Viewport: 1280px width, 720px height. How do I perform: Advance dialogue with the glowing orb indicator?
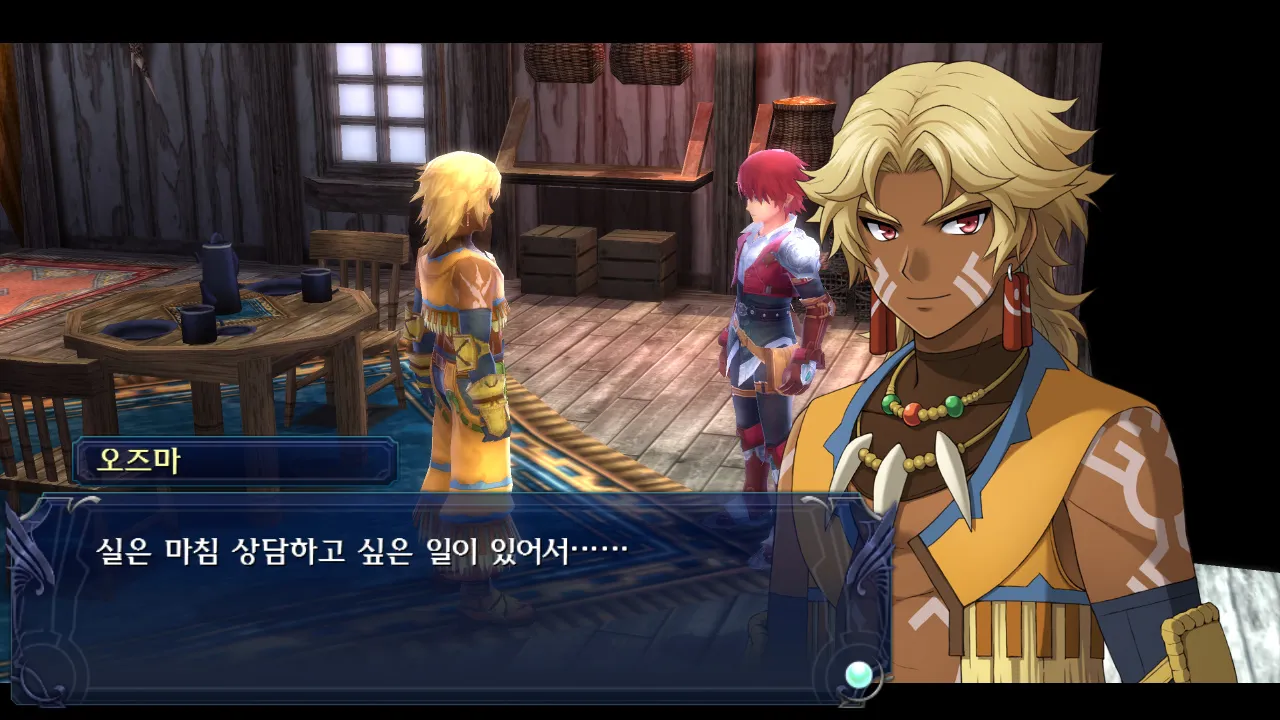858,675
